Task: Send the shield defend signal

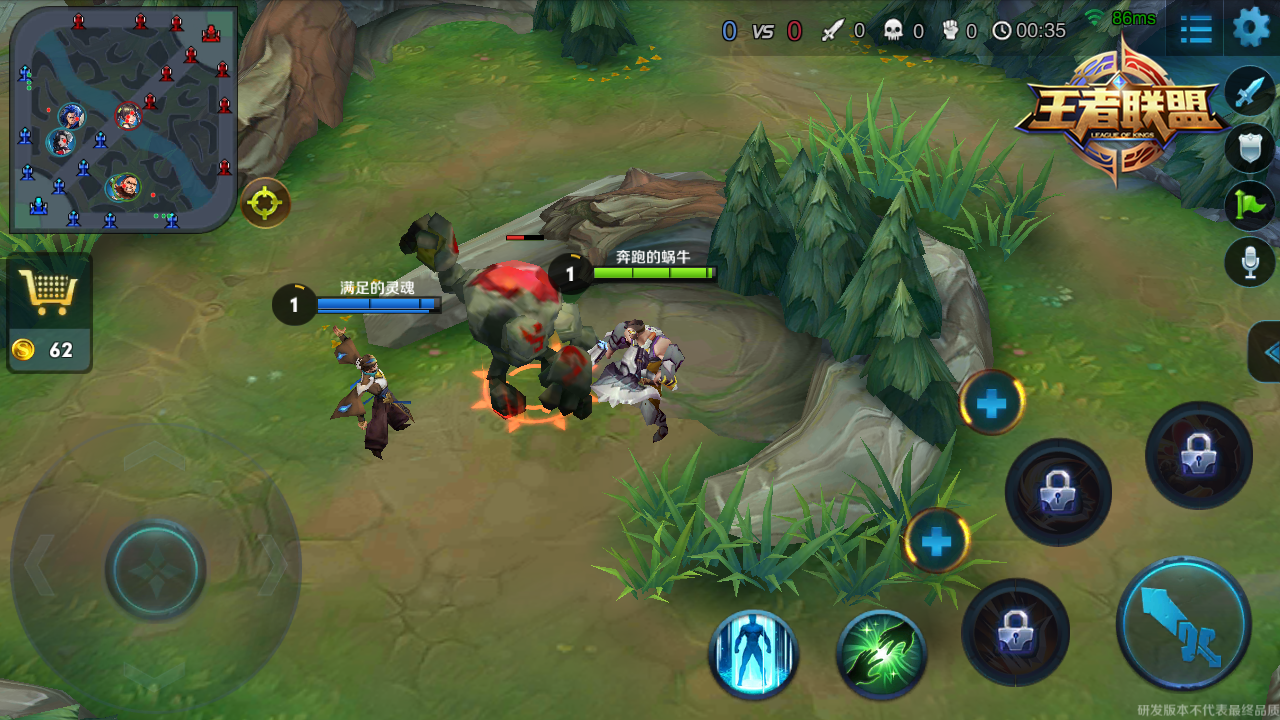Action: coord(1250,148)
